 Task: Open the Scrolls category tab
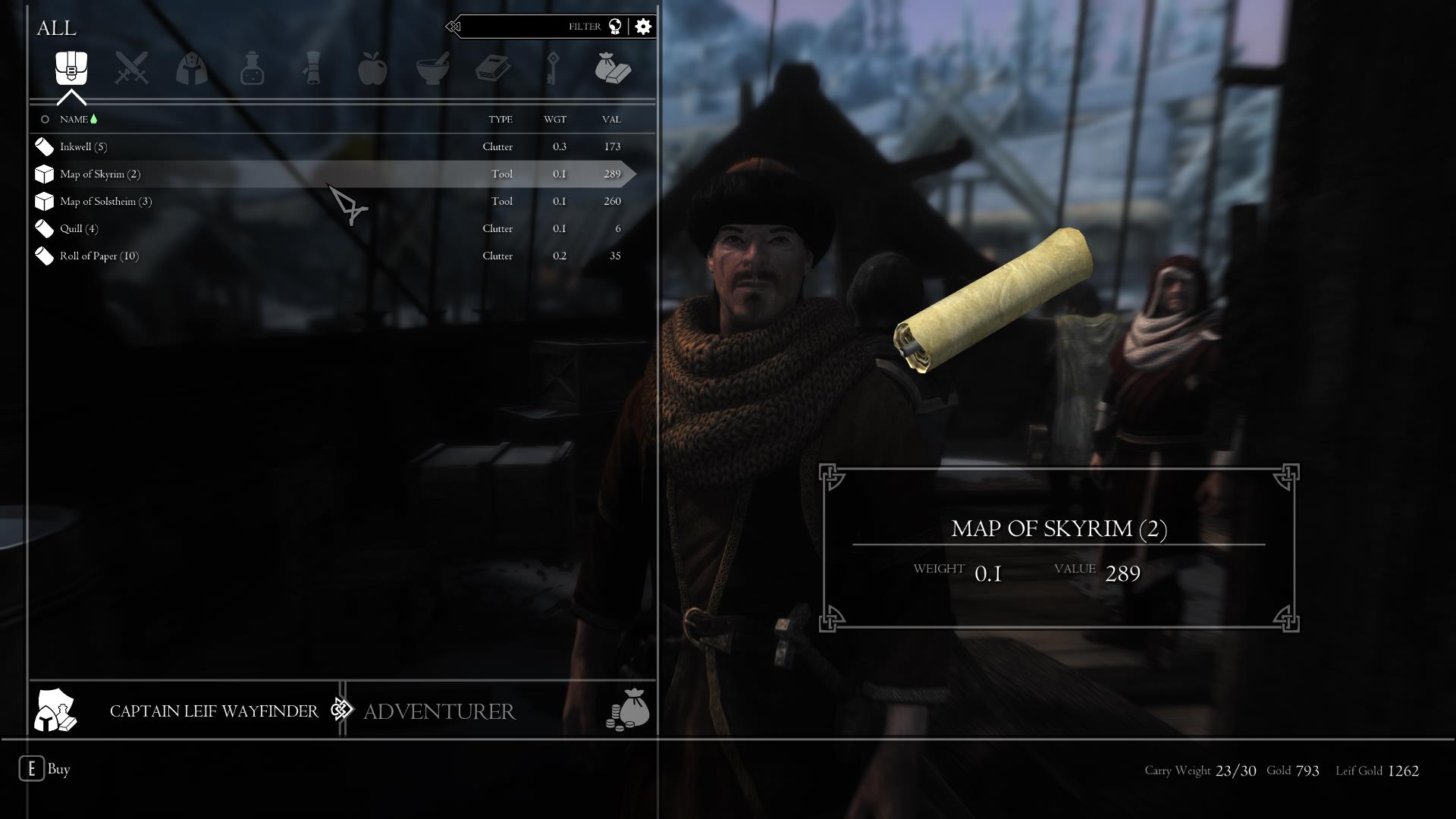point(312,69)
